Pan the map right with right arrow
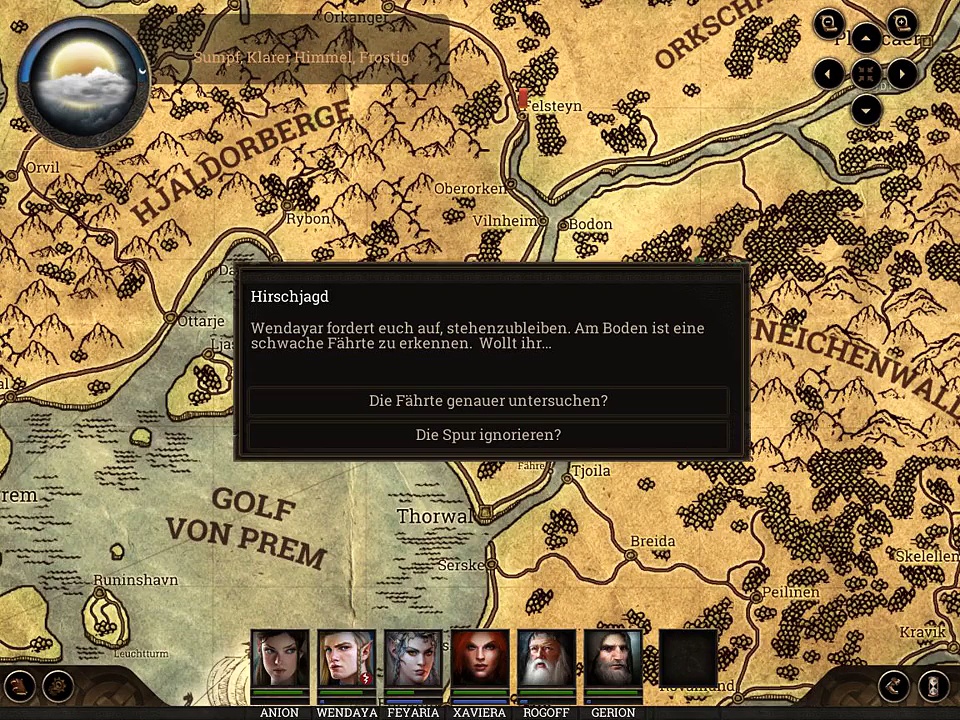The image size is (960, 720). 902,73
